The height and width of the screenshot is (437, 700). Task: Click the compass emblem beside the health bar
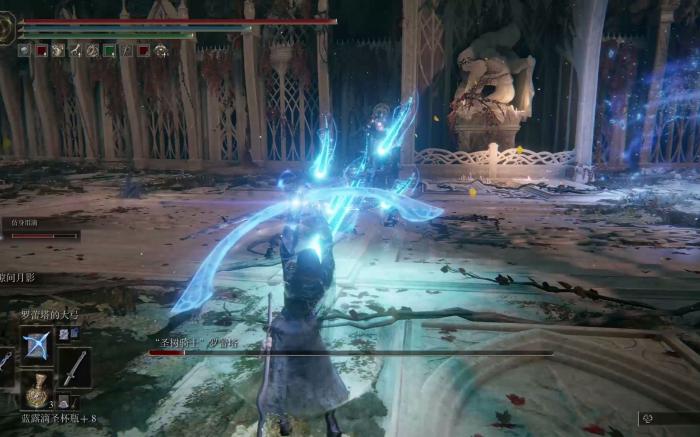click(x=7, y=28)
